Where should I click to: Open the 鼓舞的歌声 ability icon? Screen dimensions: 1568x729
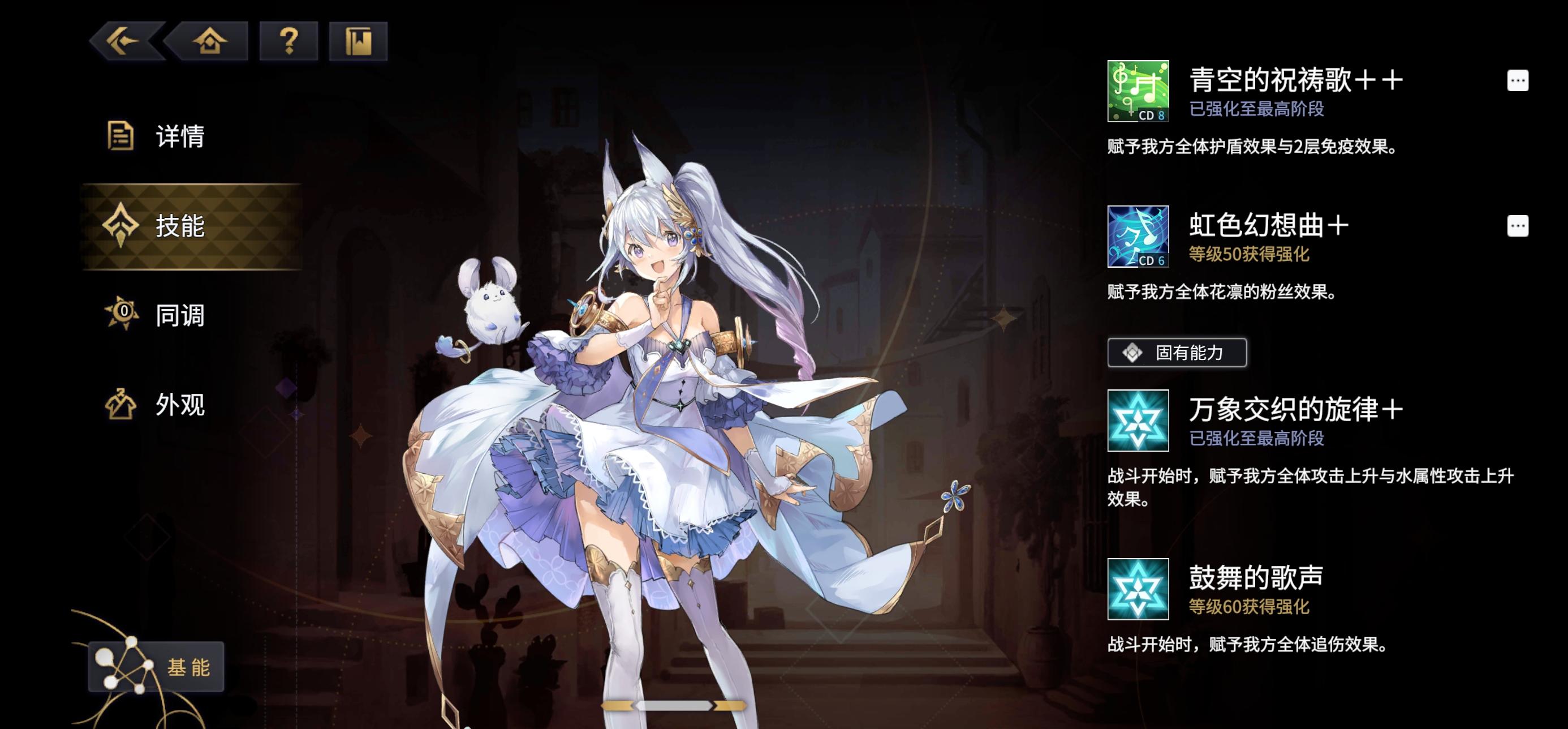coord(1137,589)
